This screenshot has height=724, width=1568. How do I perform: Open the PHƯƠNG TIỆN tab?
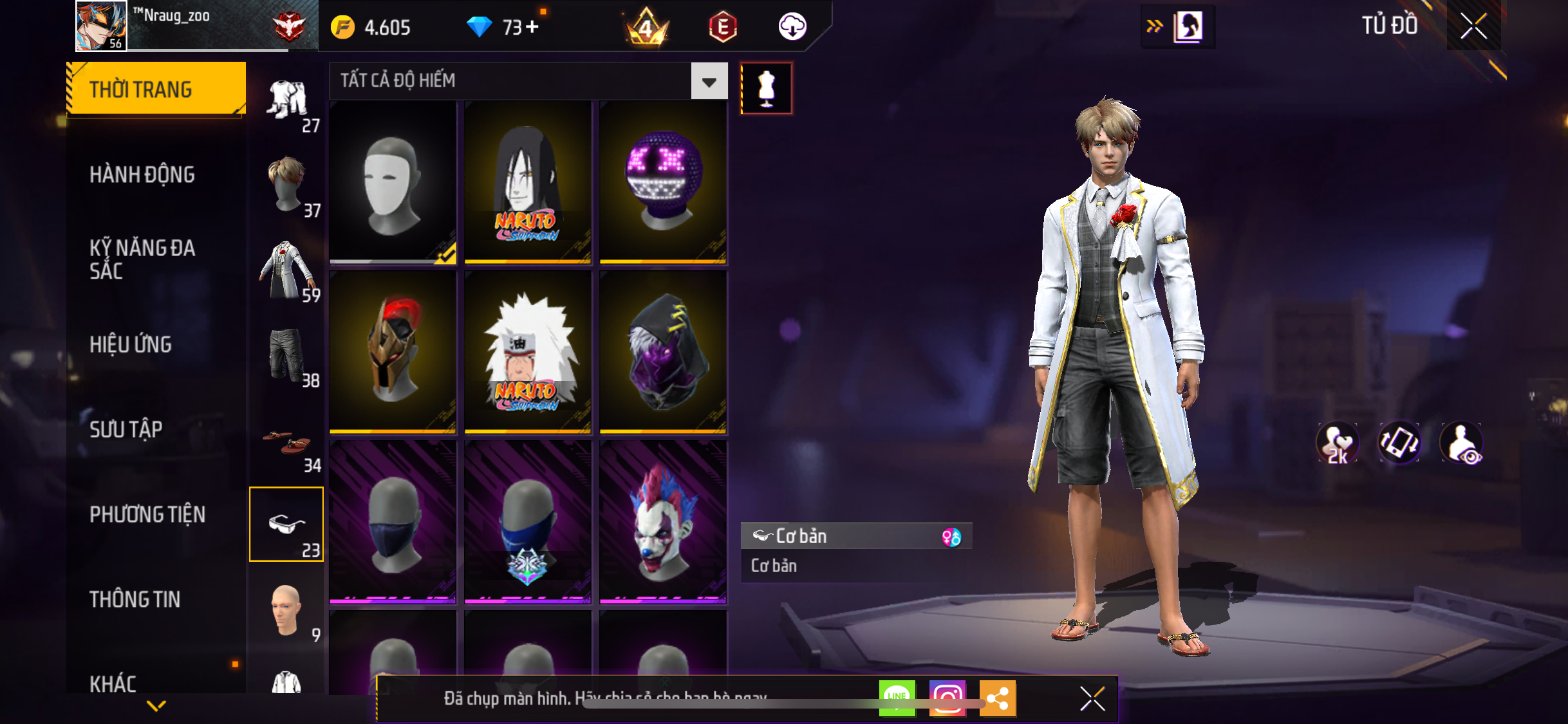(147, 514)
